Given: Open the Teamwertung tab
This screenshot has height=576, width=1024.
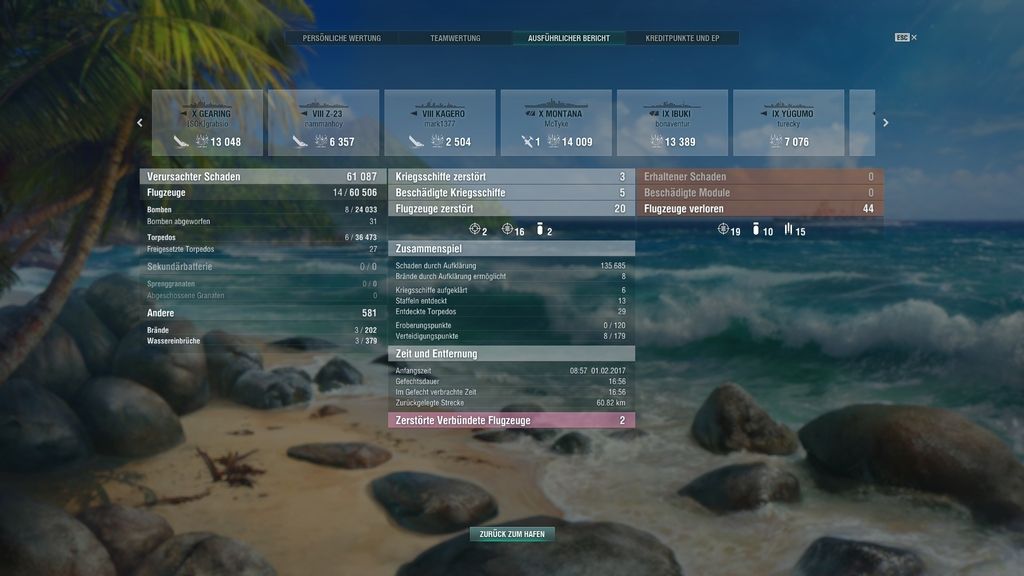Looking at the screenshot, I should (455, 38).
